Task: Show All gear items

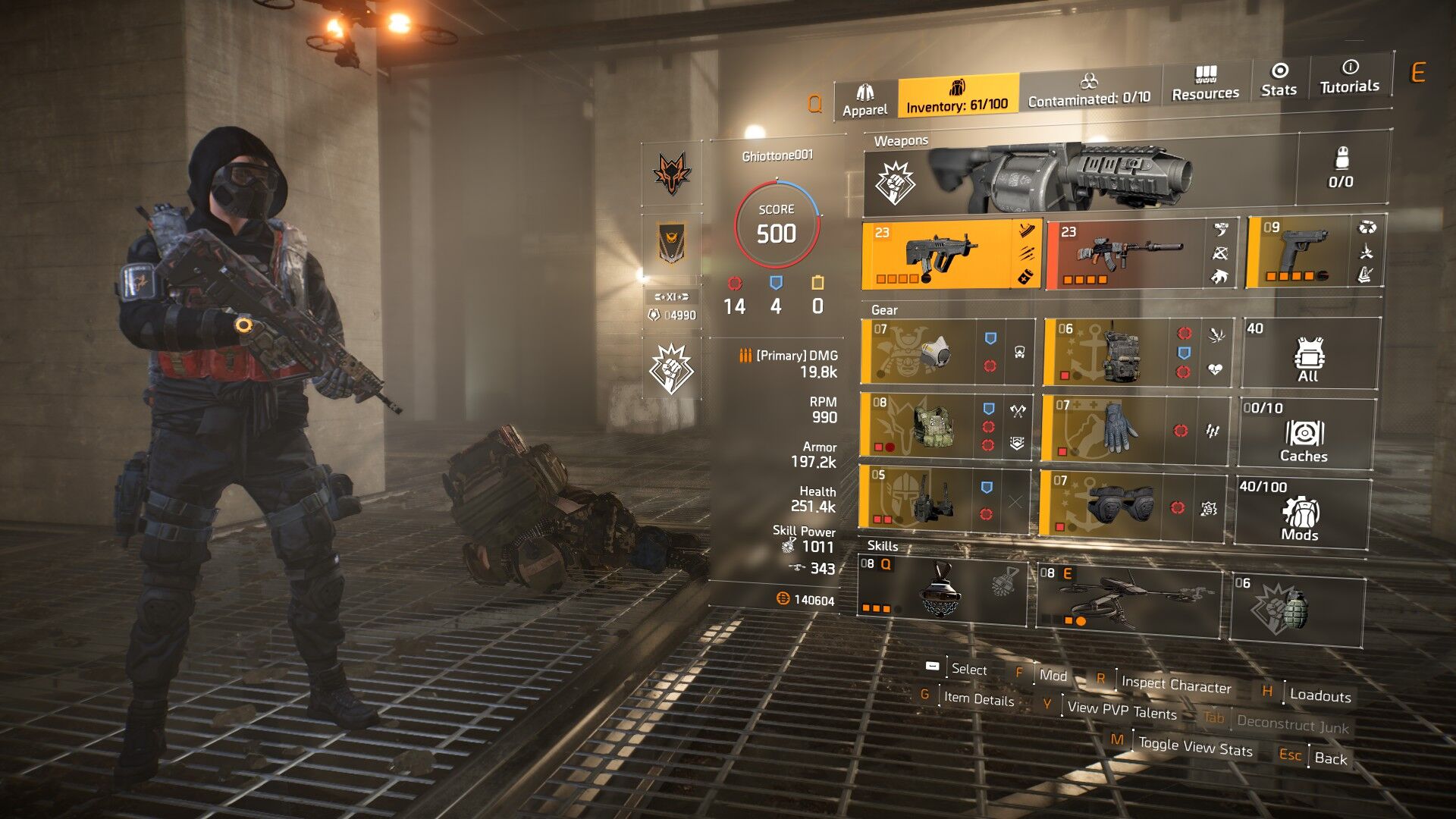Action: tap(1309, 354)
